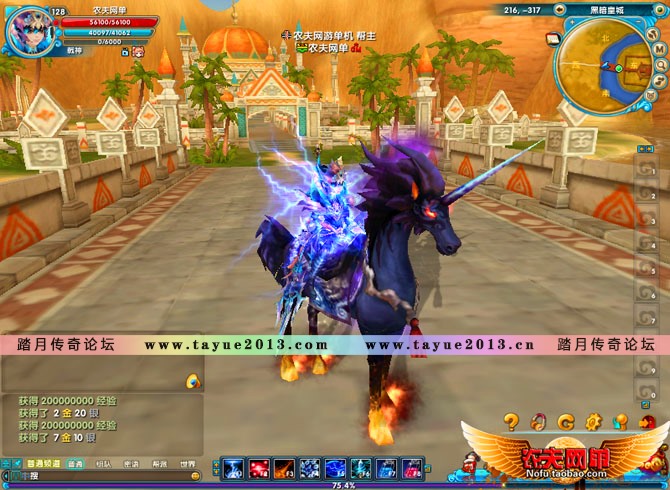Click the round G menu button
Screen dimensions: 670x490
point(566,421)
